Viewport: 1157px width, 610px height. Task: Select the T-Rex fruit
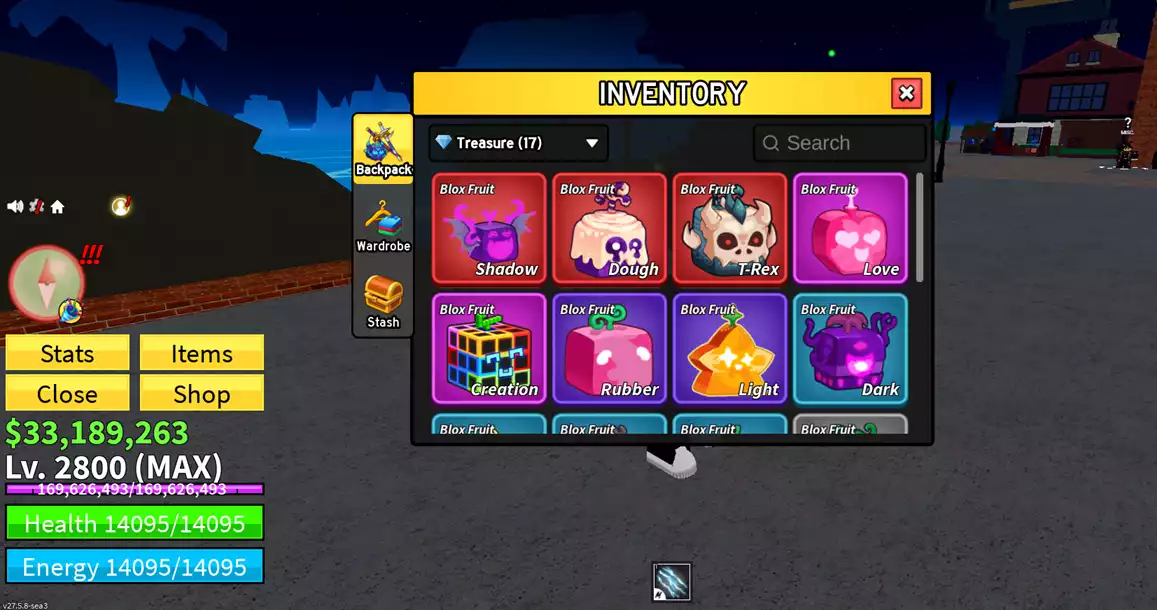tap(730, 229)
